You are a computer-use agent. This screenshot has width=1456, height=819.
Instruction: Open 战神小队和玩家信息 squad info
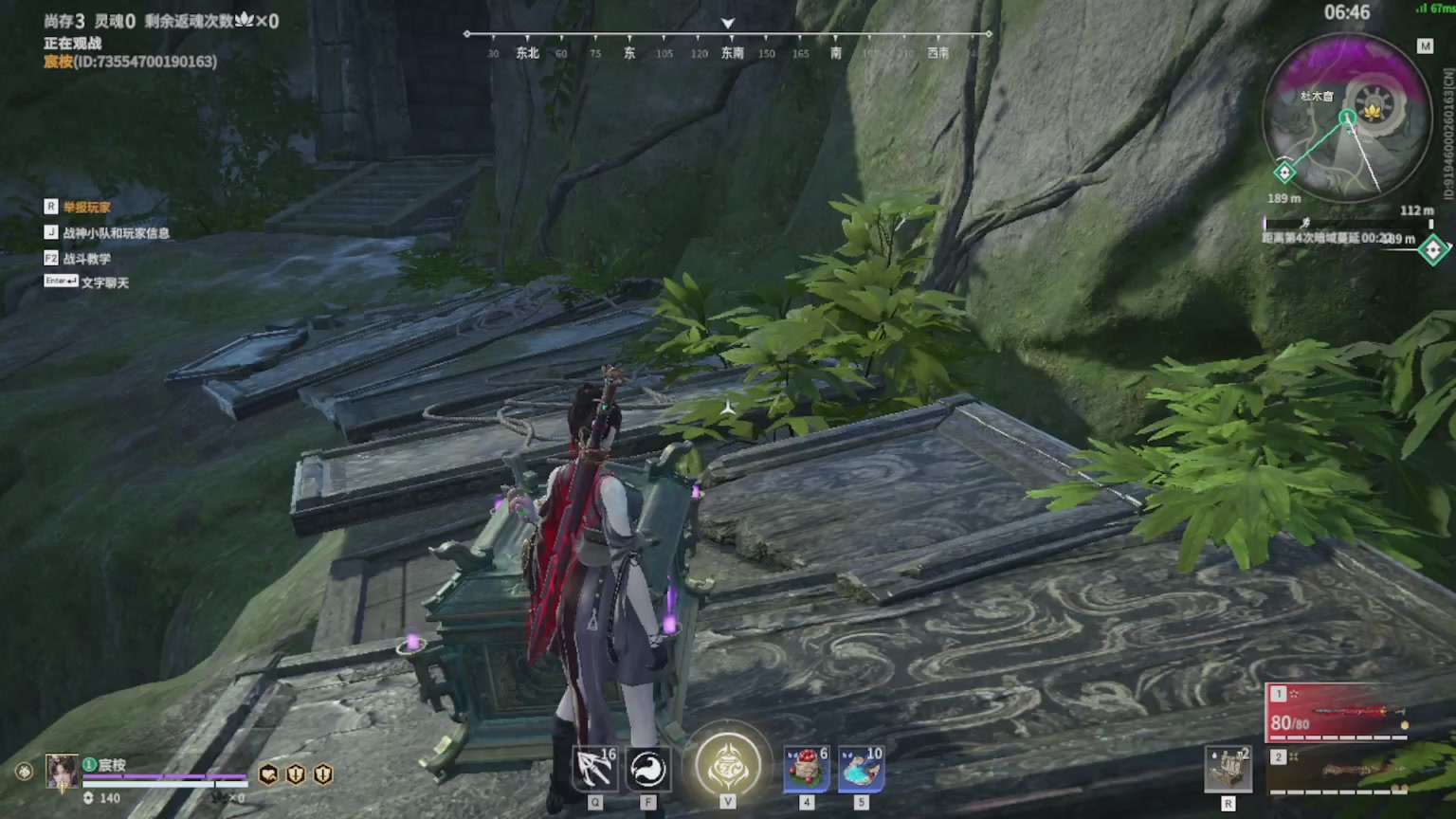click(x=116, y=232)
